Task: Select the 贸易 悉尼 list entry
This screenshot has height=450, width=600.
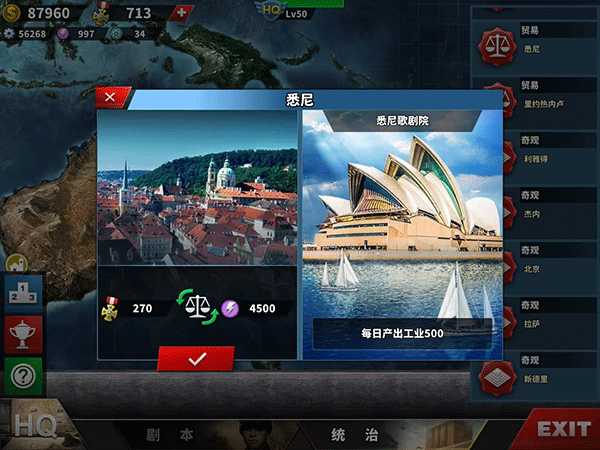Action: tap(535, 41)
